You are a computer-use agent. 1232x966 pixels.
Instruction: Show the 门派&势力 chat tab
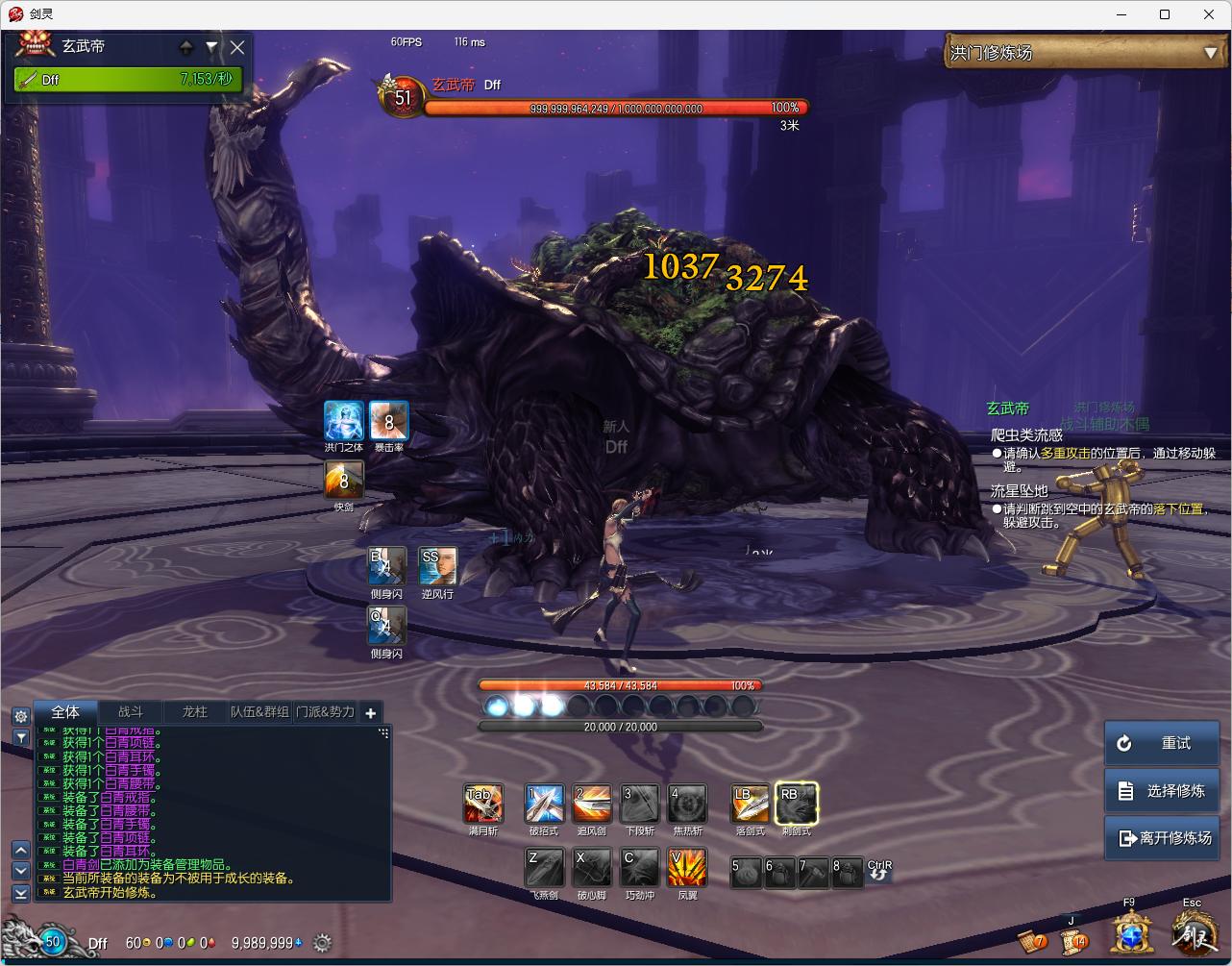pos(325,712)
